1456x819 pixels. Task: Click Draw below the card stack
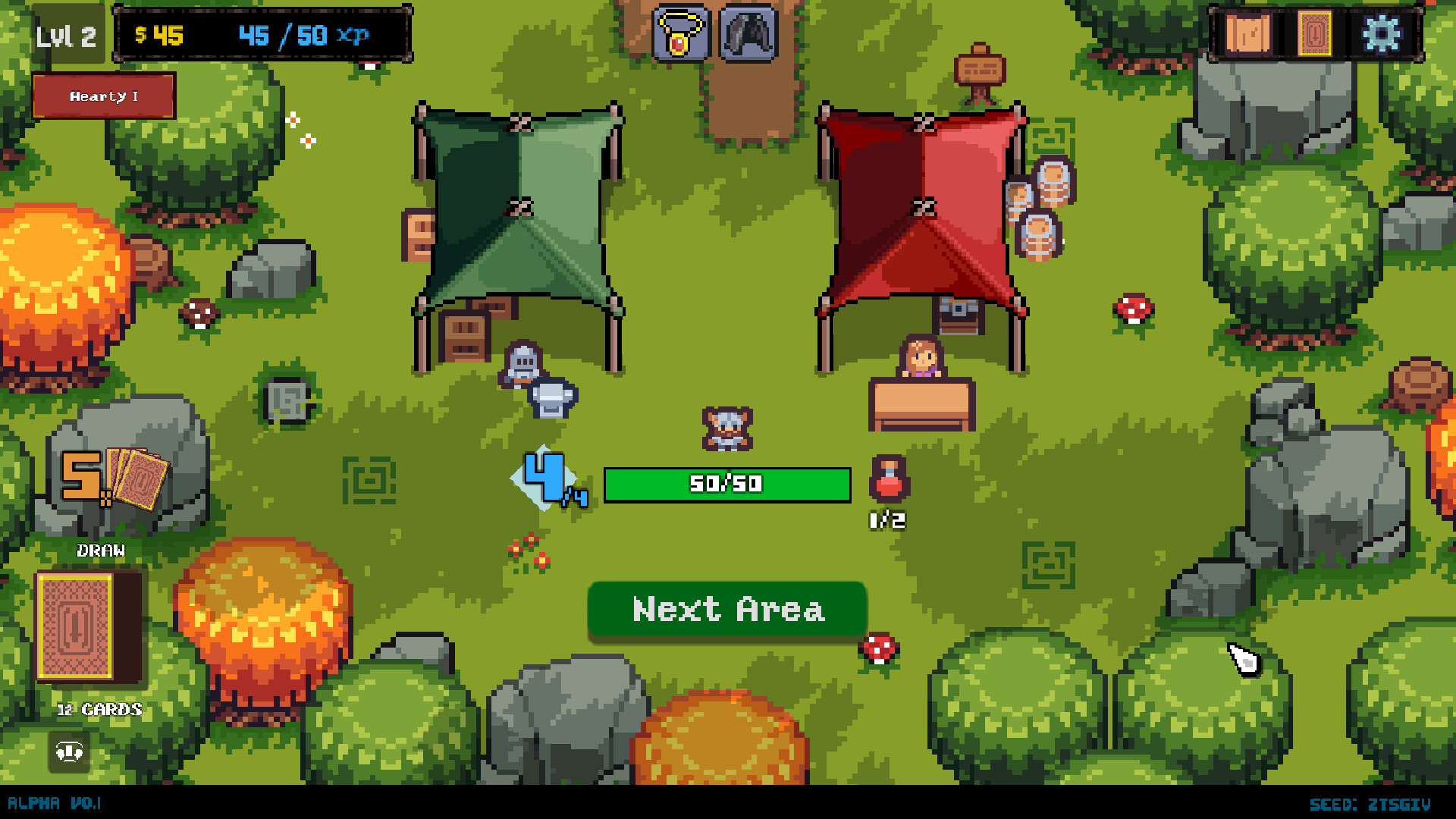tap(101, 551)
